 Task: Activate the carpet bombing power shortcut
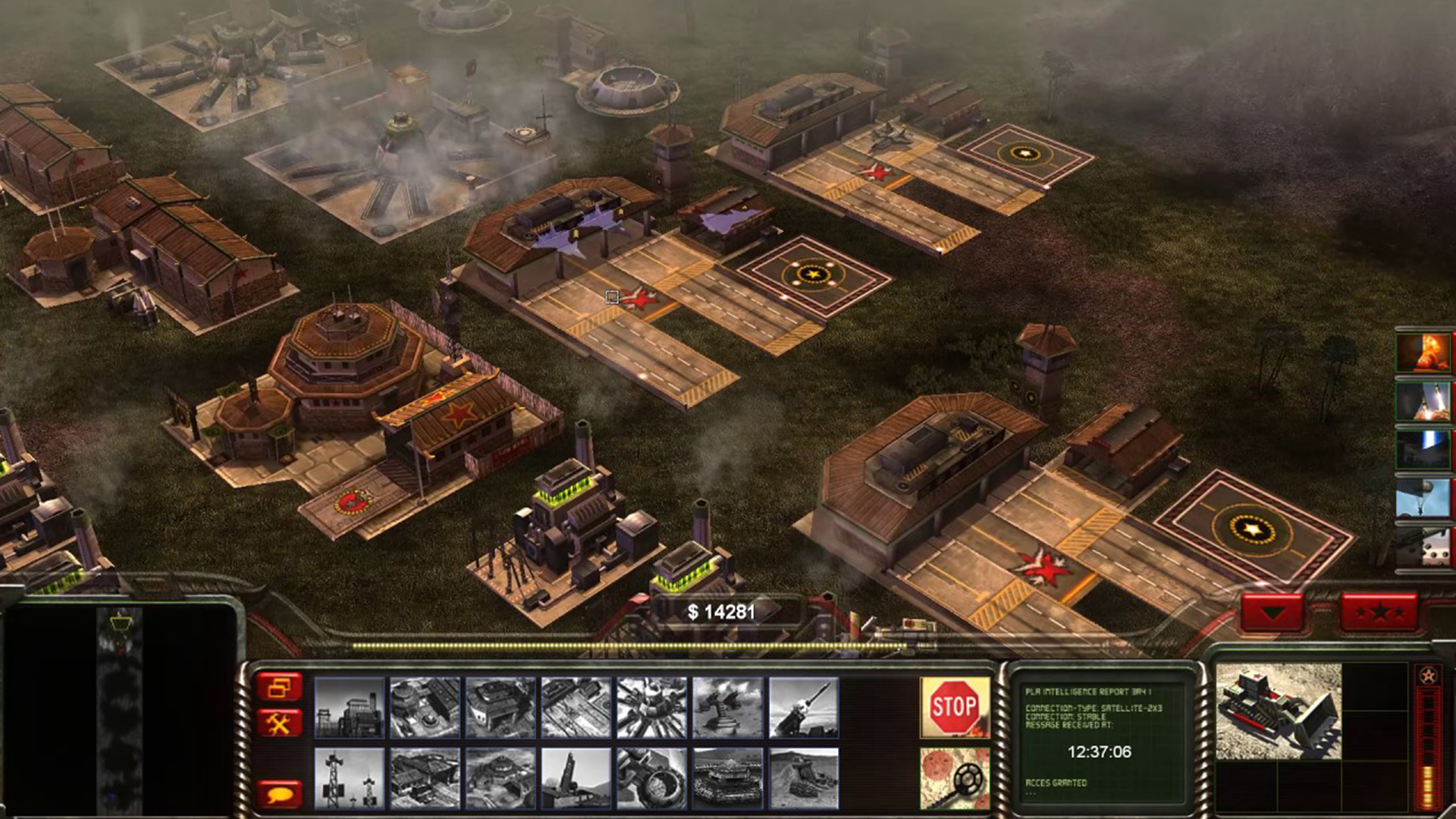coord(1423,546)
